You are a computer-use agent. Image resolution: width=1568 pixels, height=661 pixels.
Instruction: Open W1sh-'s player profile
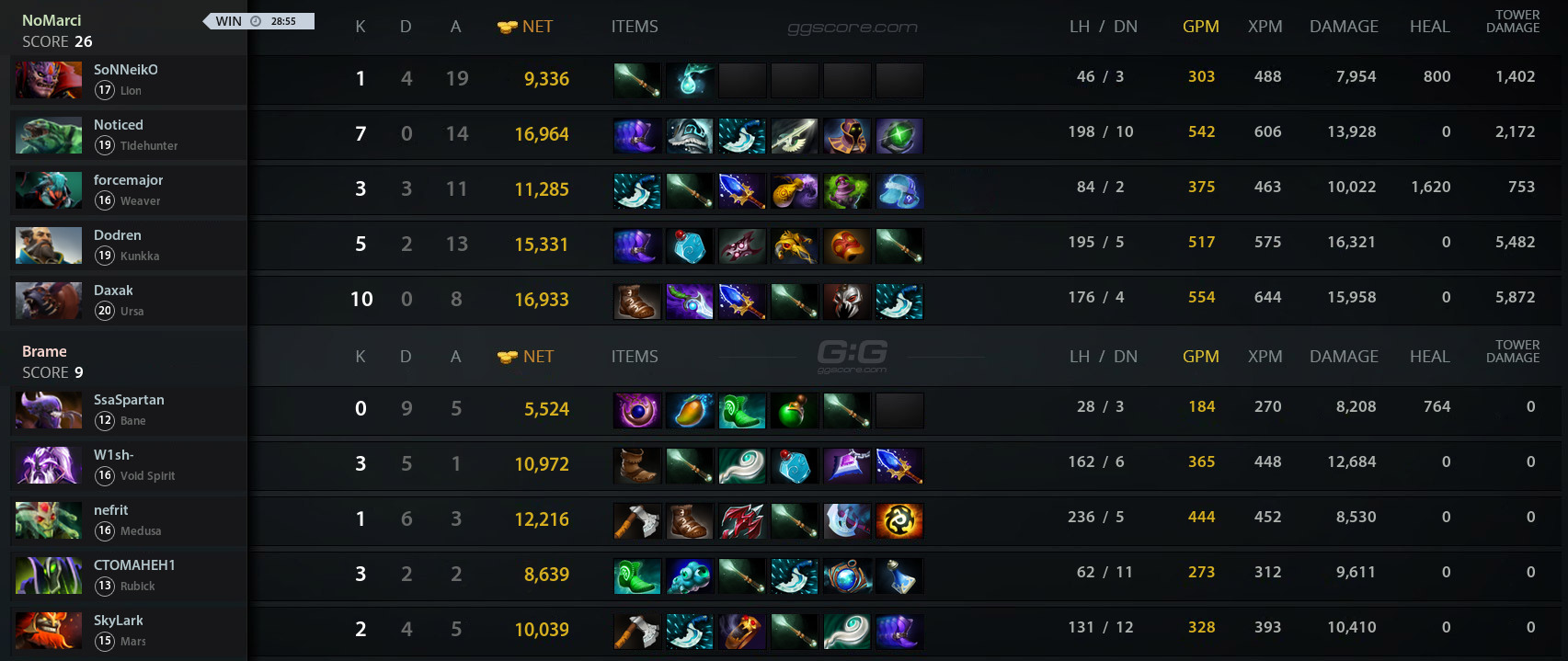tap(114, 455)
